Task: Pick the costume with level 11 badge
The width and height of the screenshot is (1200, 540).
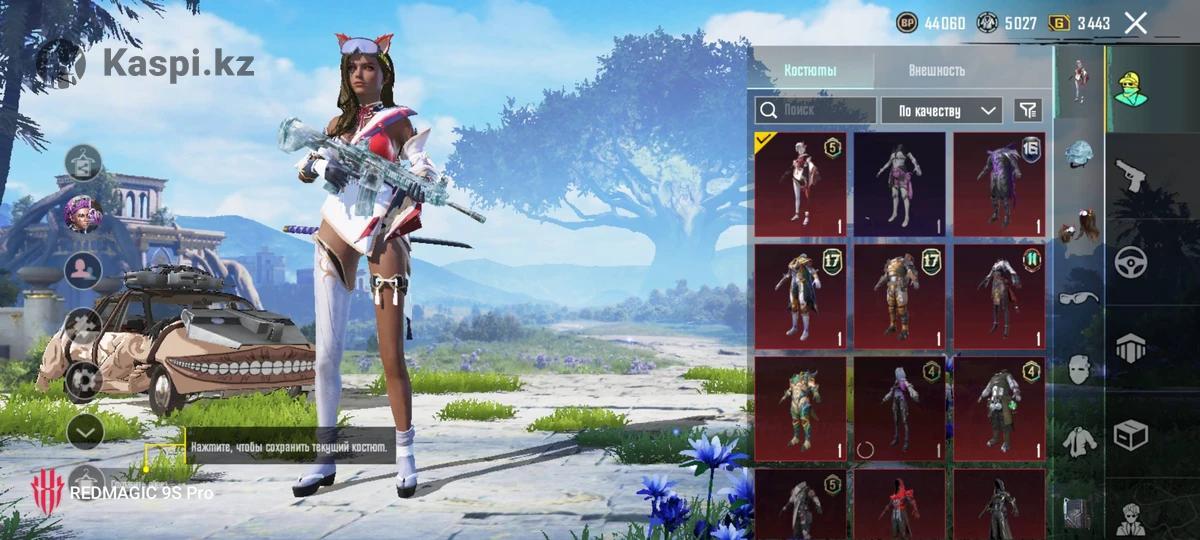Action: (x=999, y=297)
